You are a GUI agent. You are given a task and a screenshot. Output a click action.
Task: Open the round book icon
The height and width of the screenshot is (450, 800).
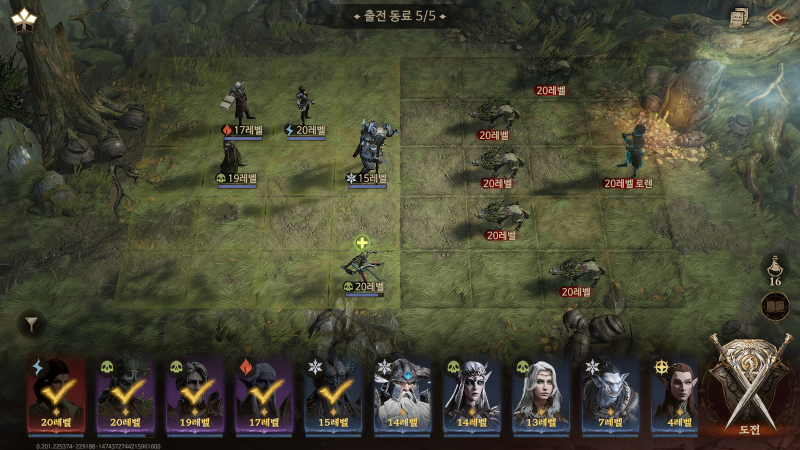tap(774, 306)
